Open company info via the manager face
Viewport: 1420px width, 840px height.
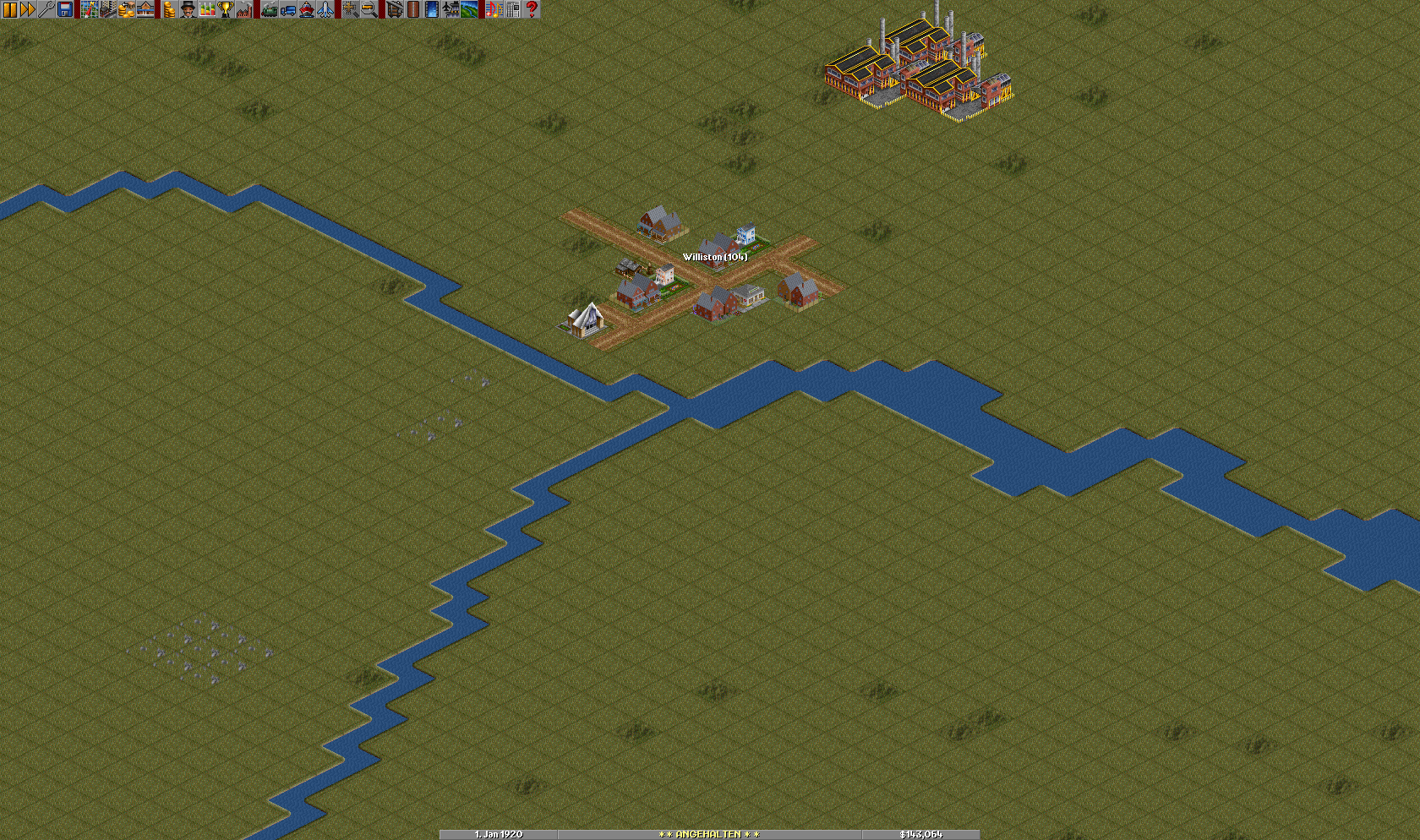(188, 9)
